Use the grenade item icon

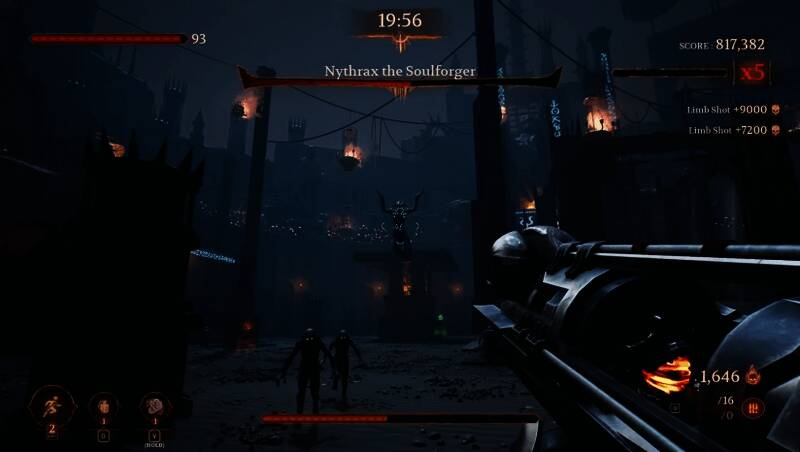click(x=104, y=406)
